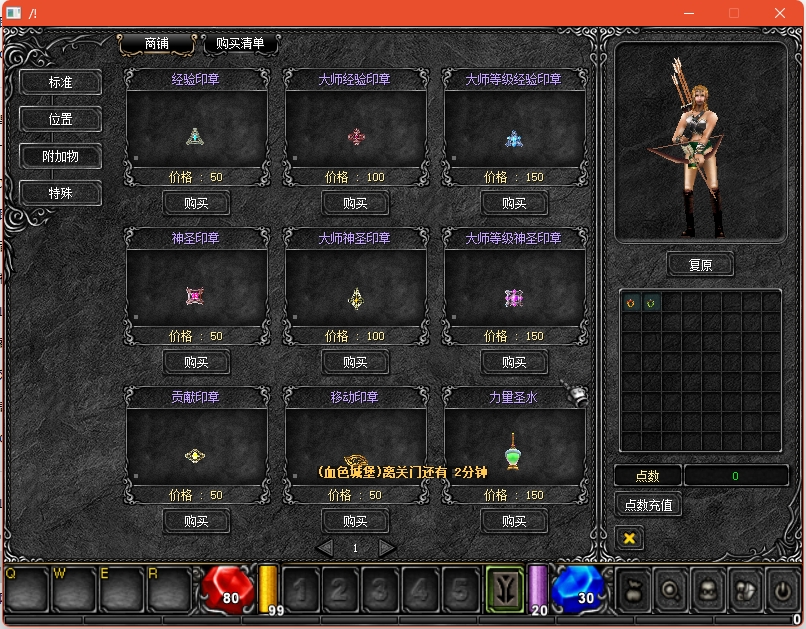Open the 位置 category
This screenshot has height=629, width=806.
(61, 119)
